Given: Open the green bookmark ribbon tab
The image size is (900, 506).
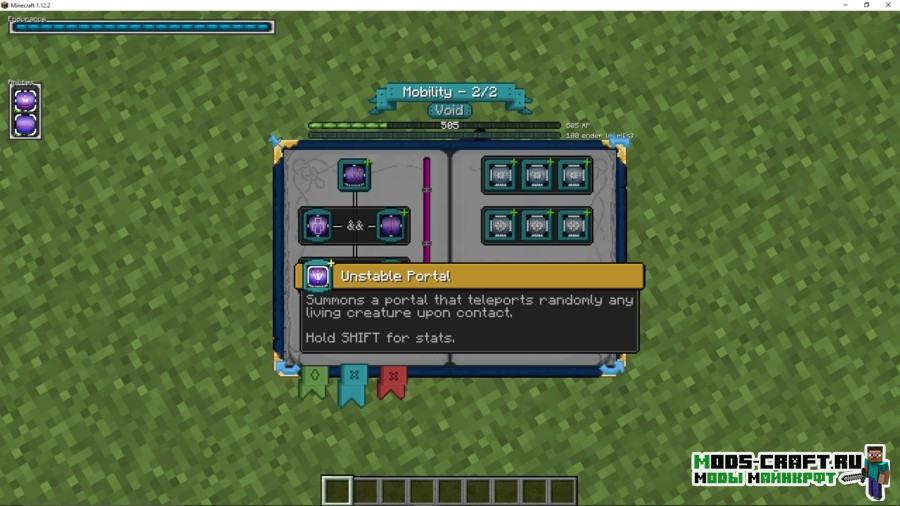Looking at the screenshot, I should tap(313, 381).
